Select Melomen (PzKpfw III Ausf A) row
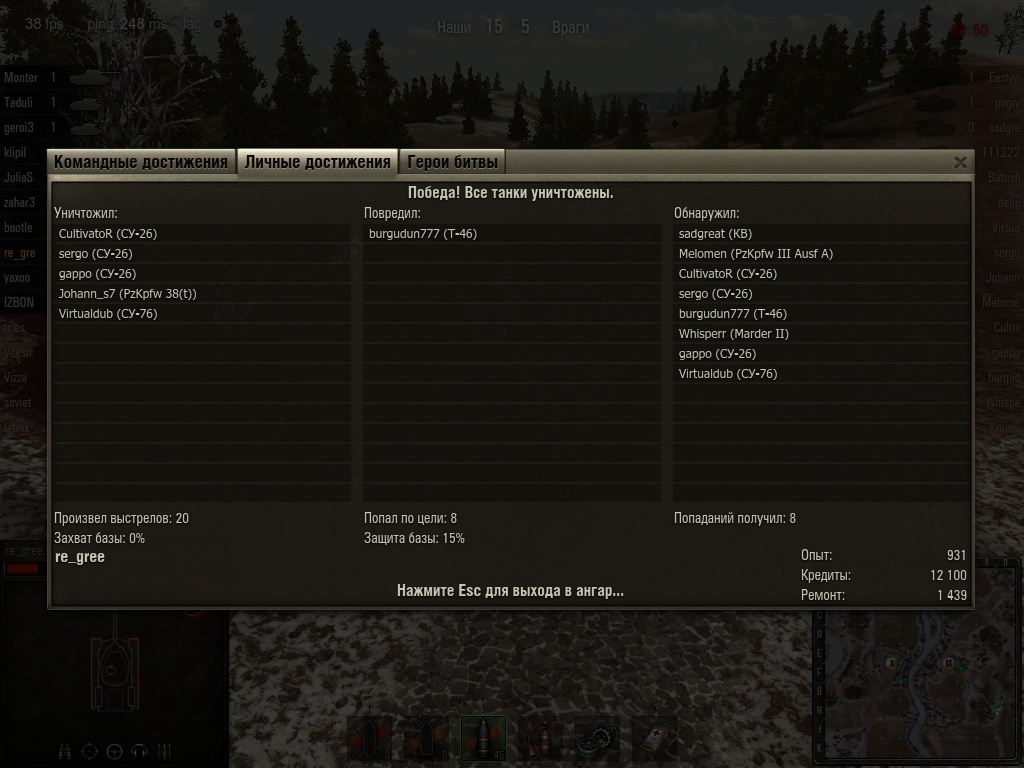Viewport: 1024px width, 768px height. tap(755, 254)
